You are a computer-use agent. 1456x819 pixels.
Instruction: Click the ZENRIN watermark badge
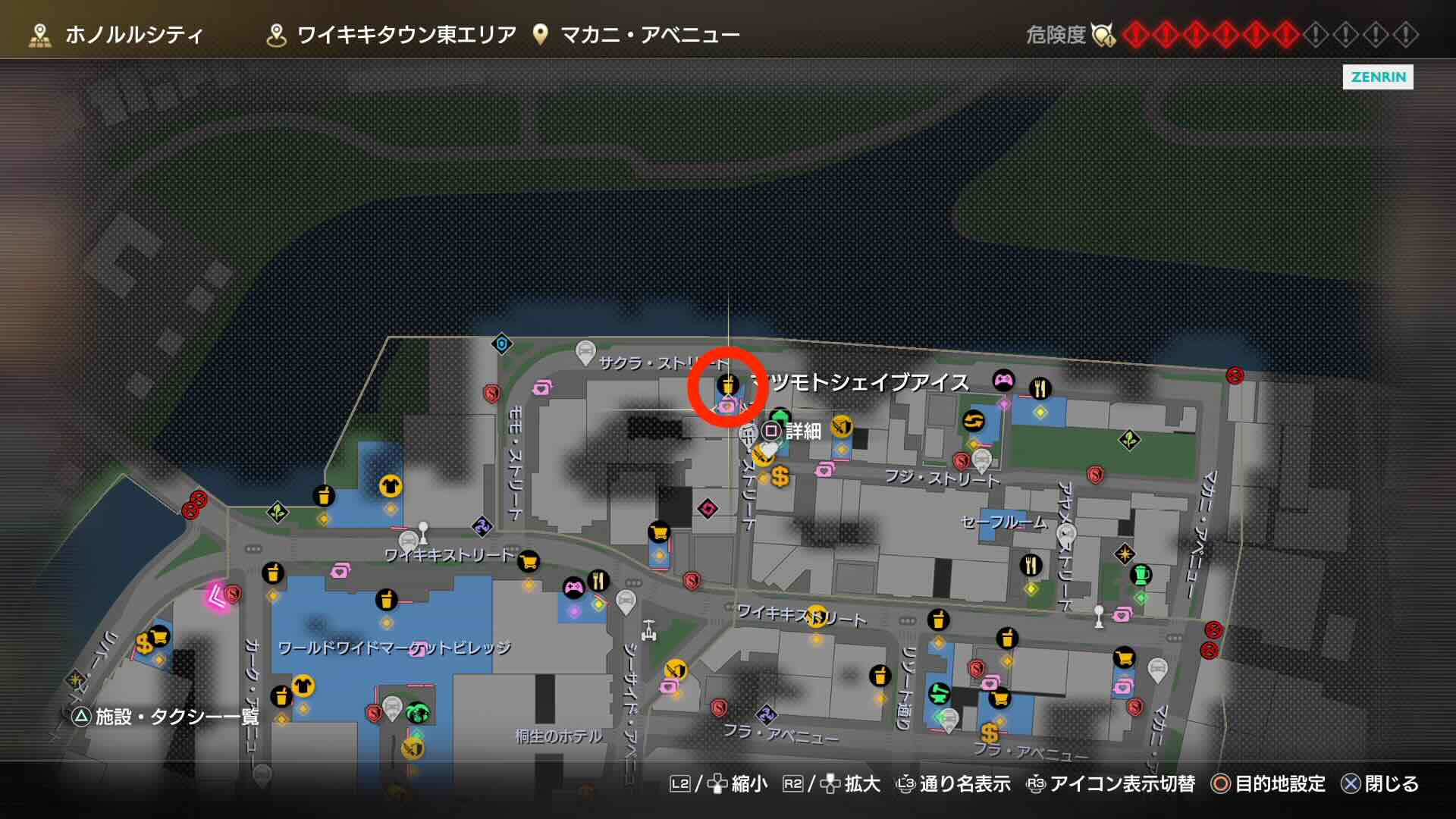click(1377, 78)
